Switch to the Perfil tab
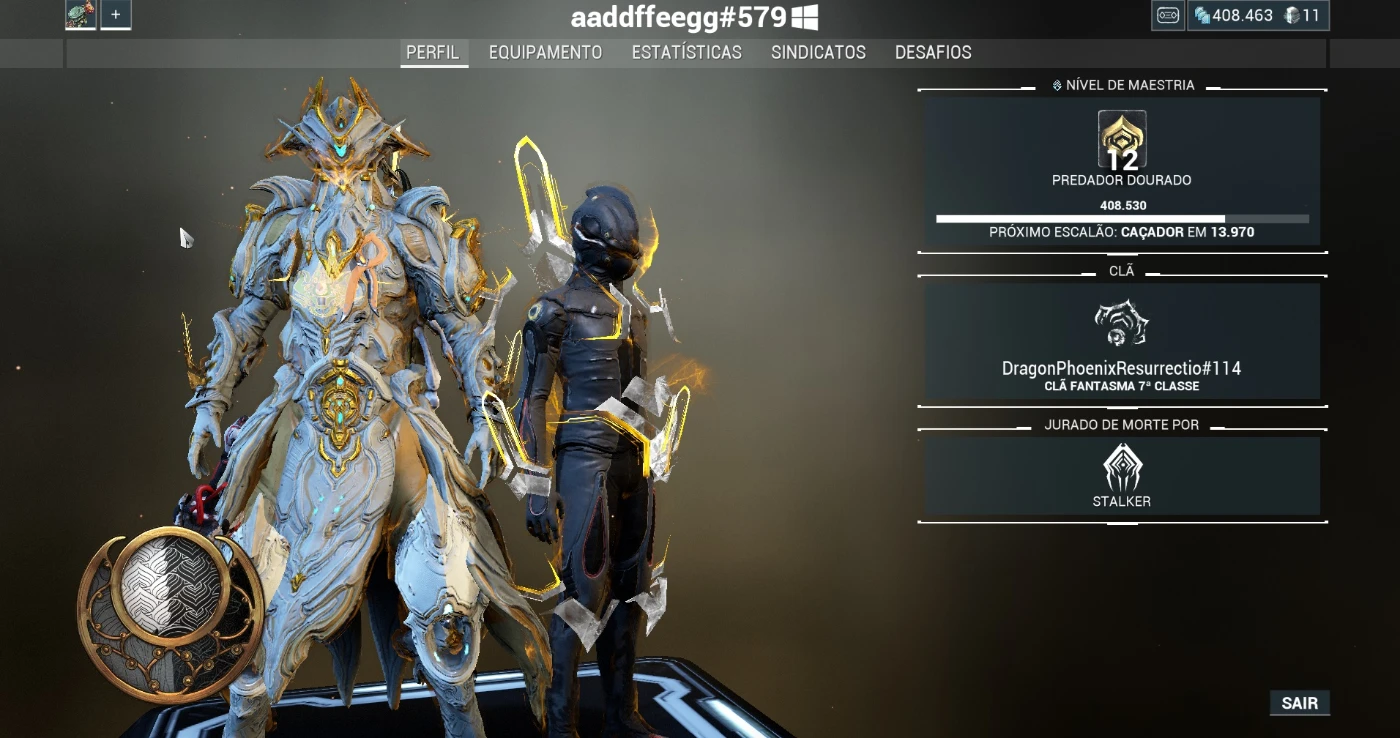 click(x=432, y=53)
